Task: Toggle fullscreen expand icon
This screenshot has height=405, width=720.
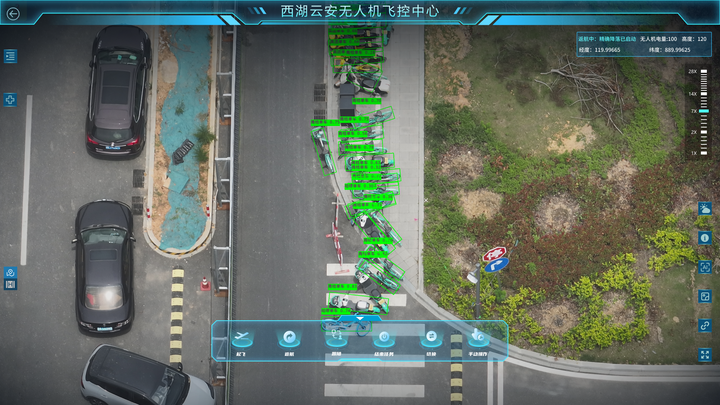Action: pos(705,354)
